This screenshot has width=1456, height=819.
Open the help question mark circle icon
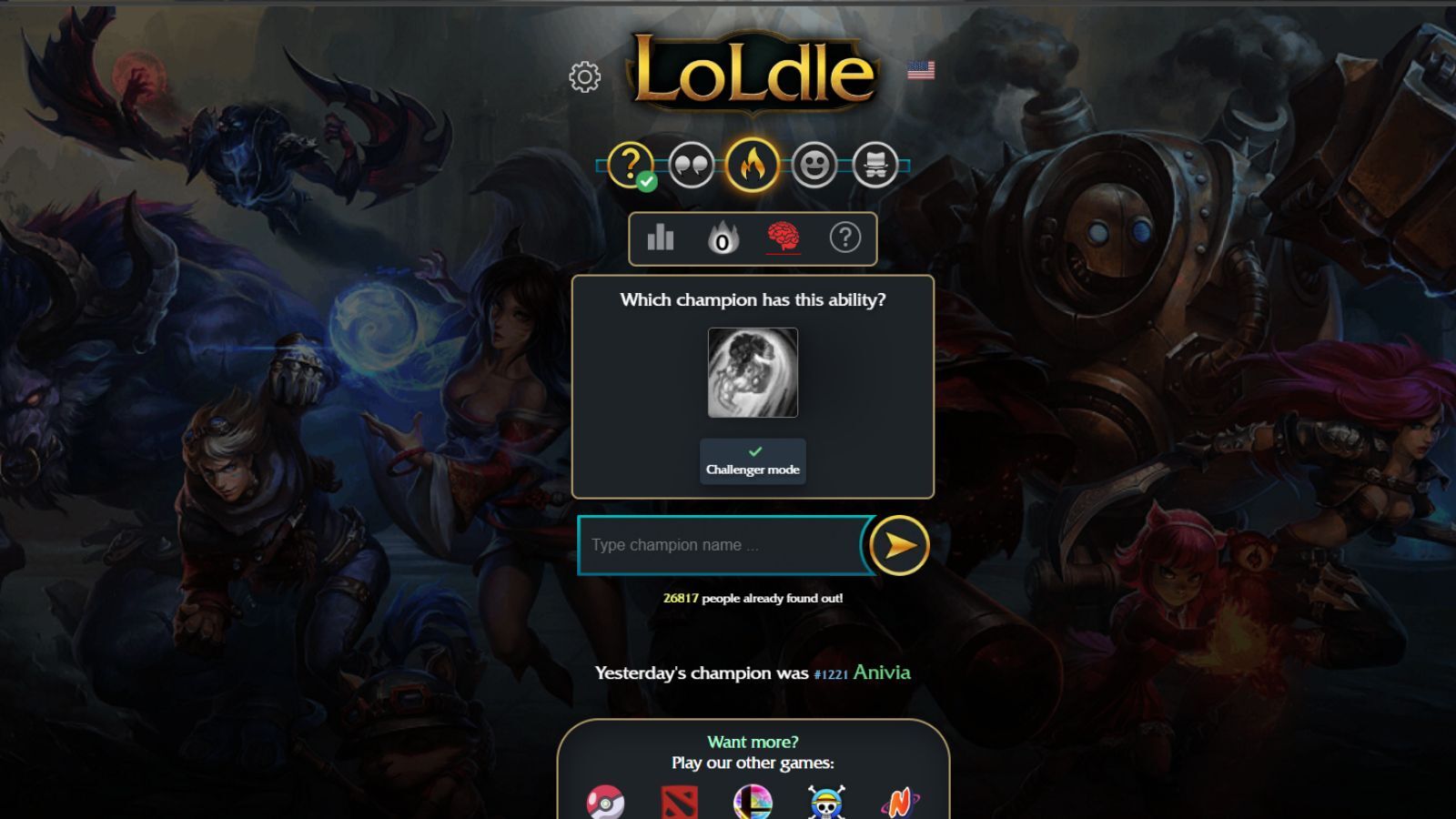(845, 238)
